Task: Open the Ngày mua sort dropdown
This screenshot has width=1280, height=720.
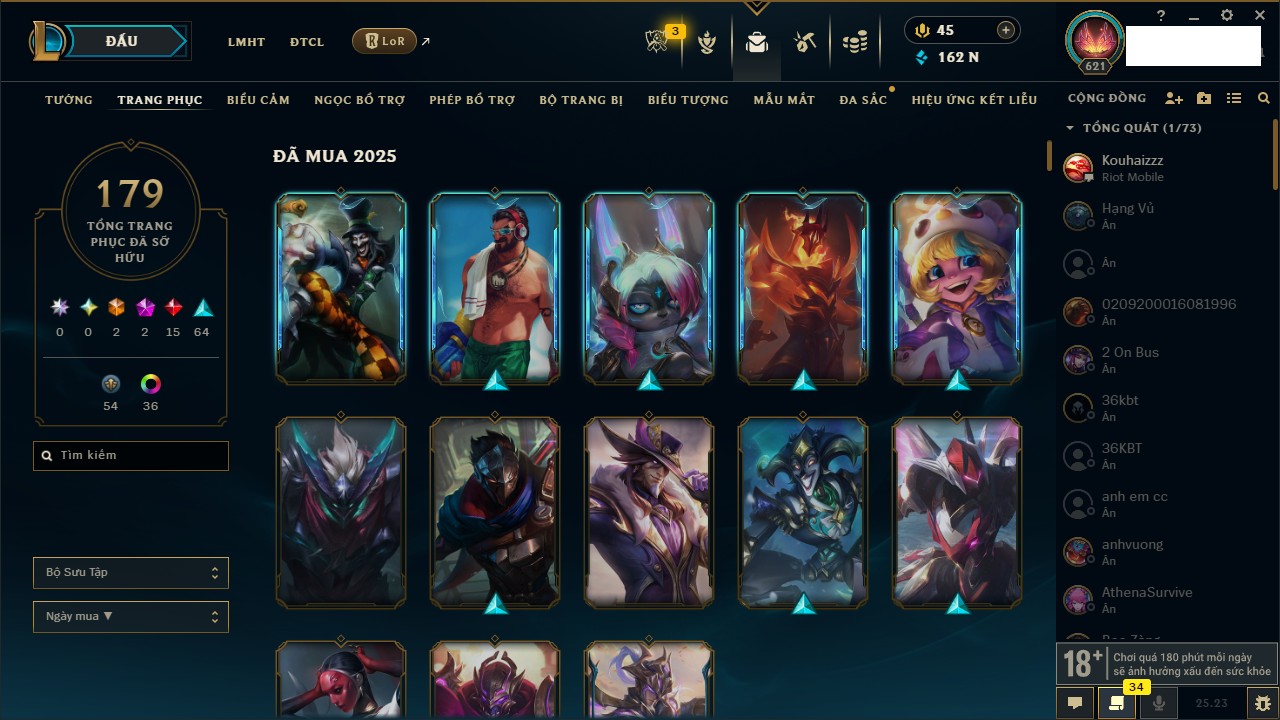Action: pyautogui.click(x=131, y=617)
